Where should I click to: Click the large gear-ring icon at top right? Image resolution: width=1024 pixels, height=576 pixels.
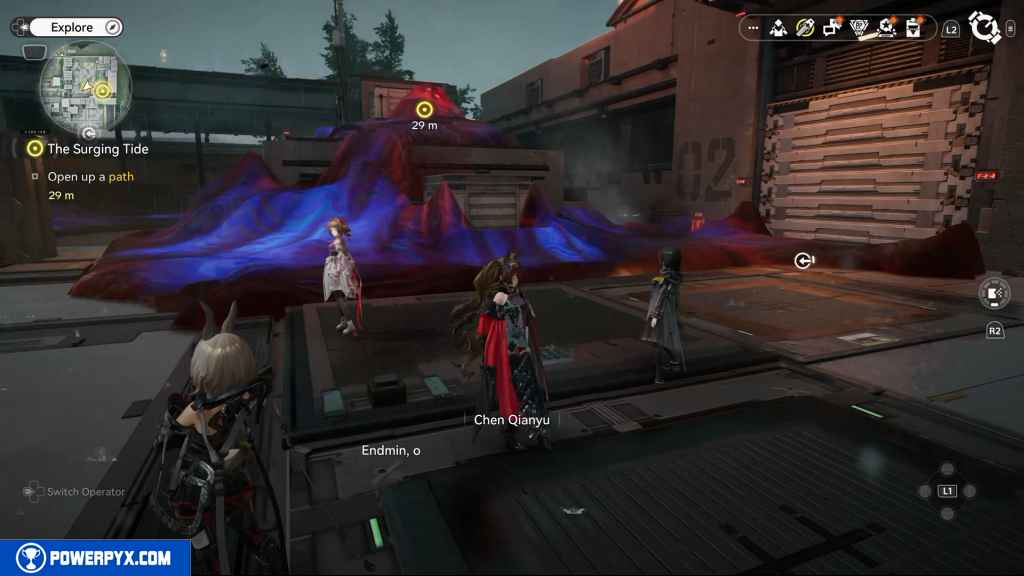pos(984,28)
